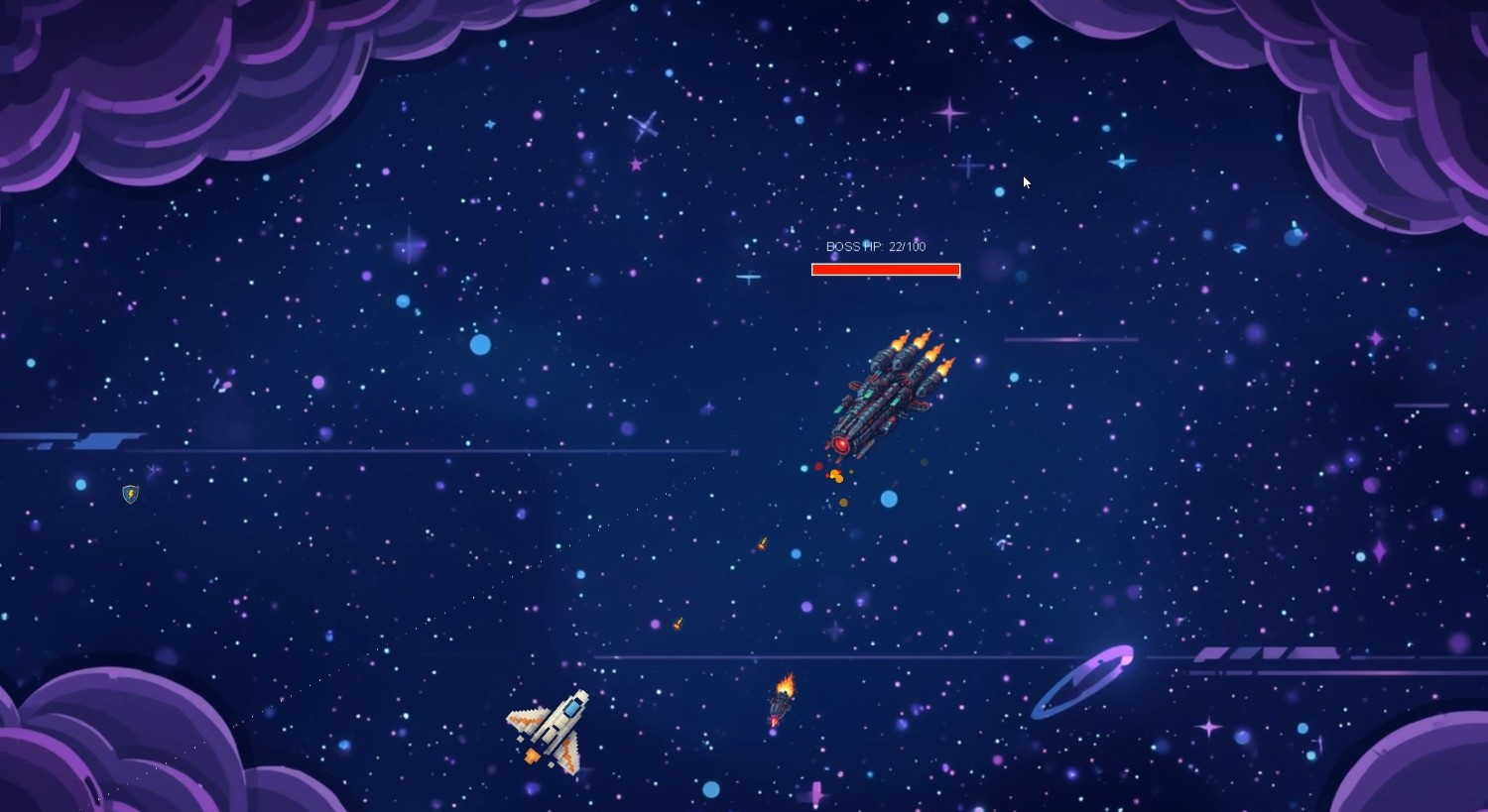Click the lightning shield power-up icon
The image size is (1488, 812).
click(x=129, y=494)
